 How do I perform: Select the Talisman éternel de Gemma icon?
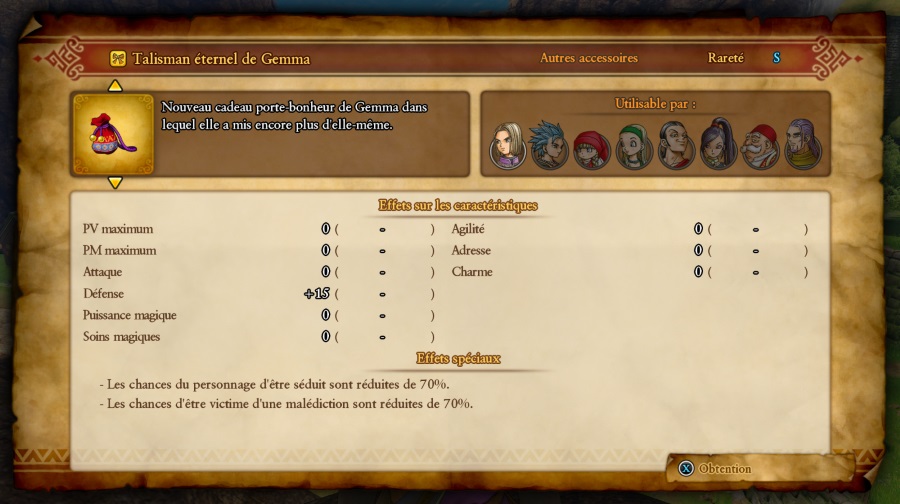[x=114, y=134]
